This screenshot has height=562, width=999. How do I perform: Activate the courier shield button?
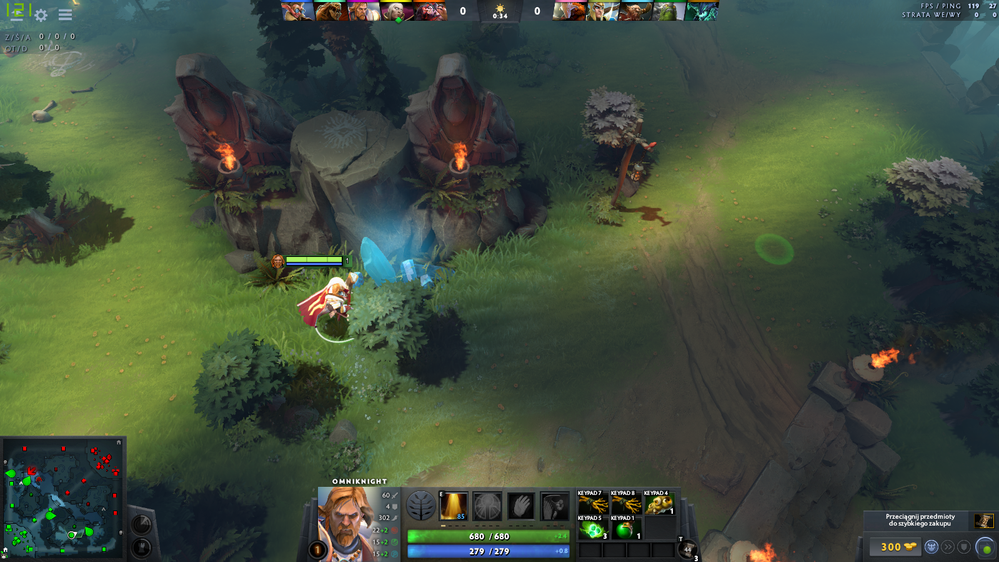point(964,547)
